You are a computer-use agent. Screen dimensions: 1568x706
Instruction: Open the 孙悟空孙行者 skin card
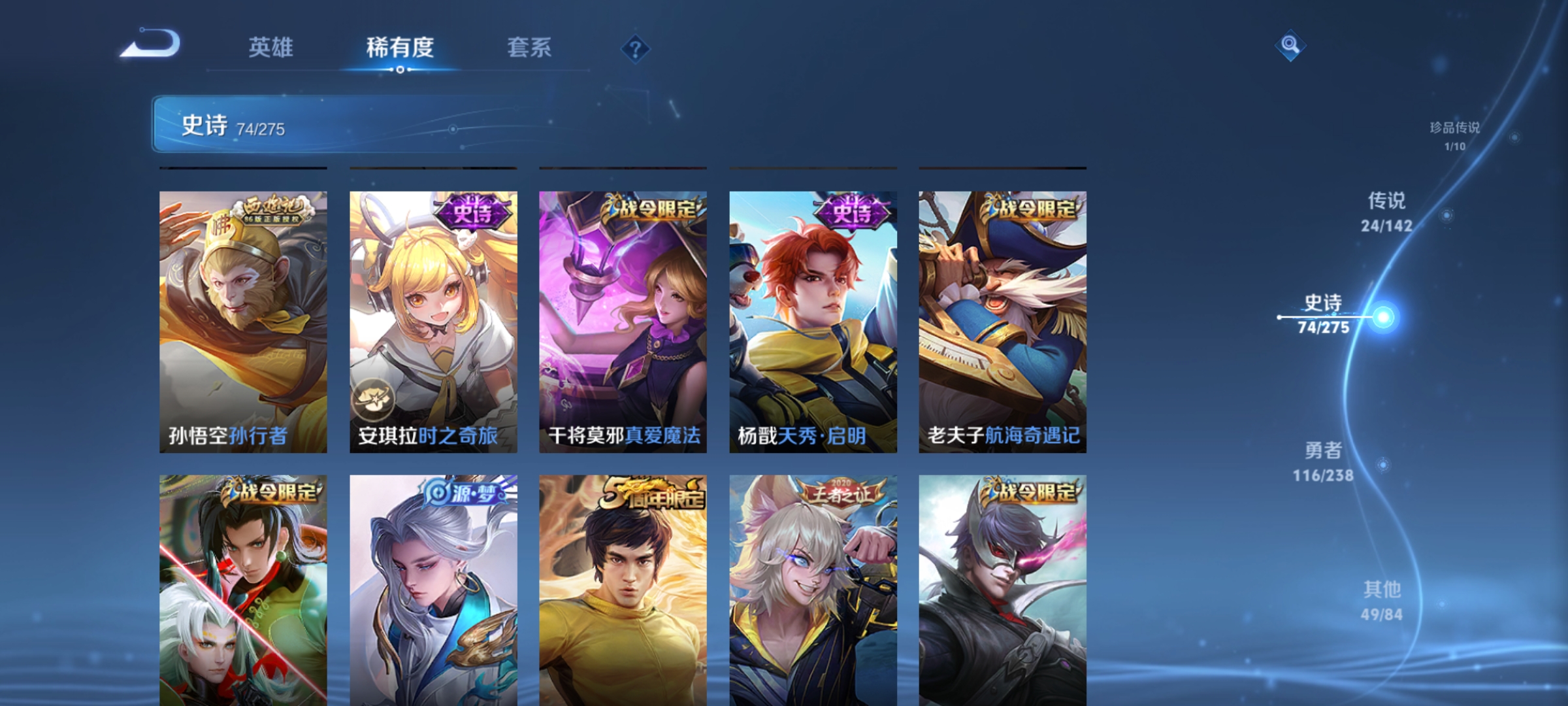(x=242, y=314)
